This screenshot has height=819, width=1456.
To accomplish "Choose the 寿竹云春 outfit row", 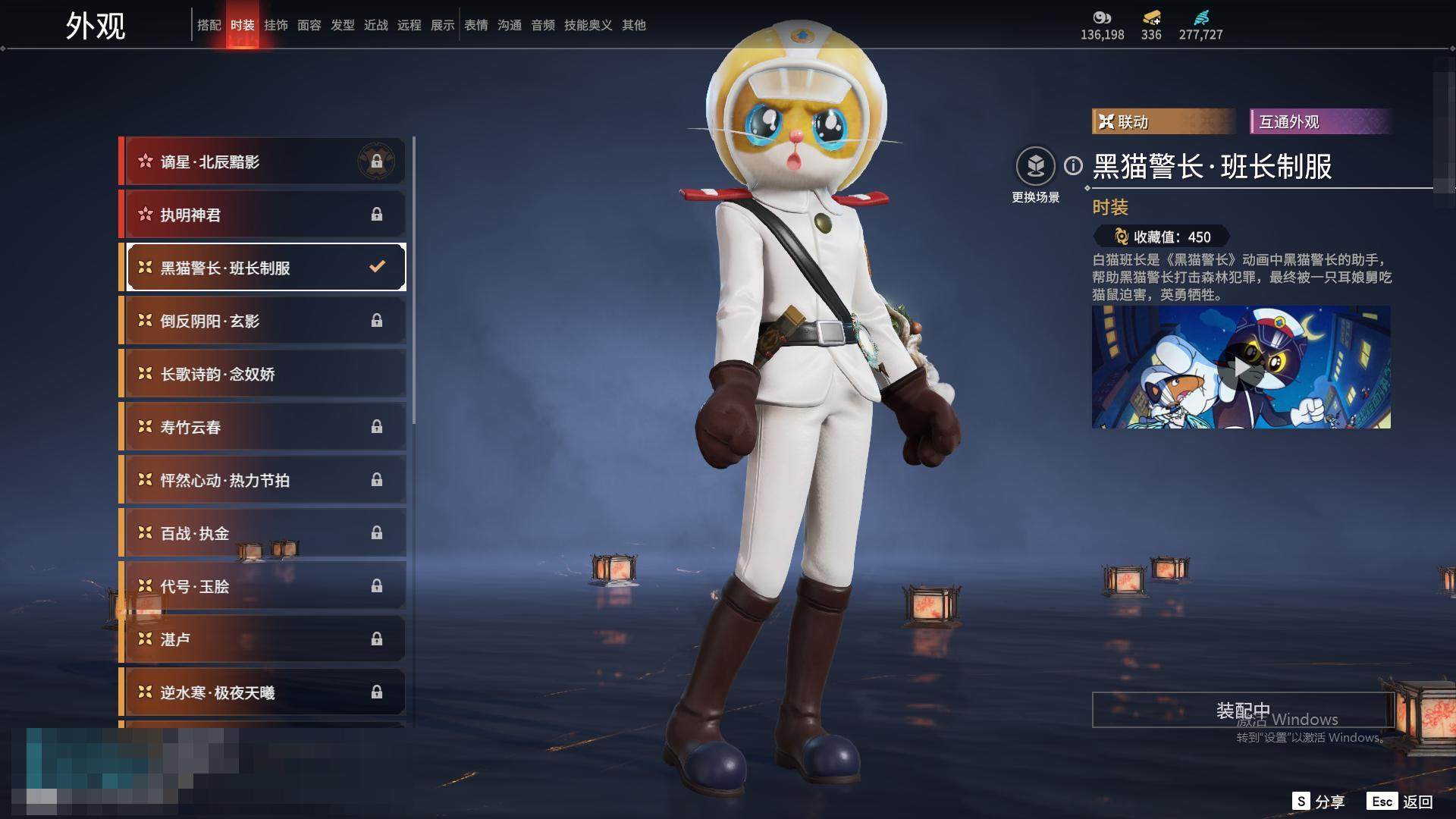I will pos(262,427).
